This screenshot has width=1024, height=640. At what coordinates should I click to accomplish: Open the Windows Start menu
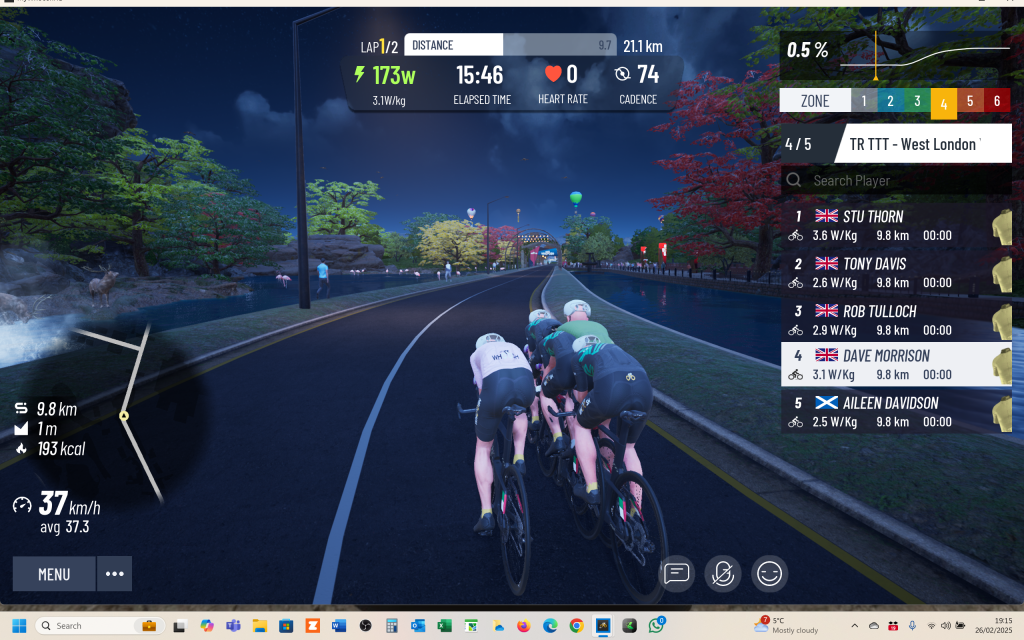[x=19, y=625]
